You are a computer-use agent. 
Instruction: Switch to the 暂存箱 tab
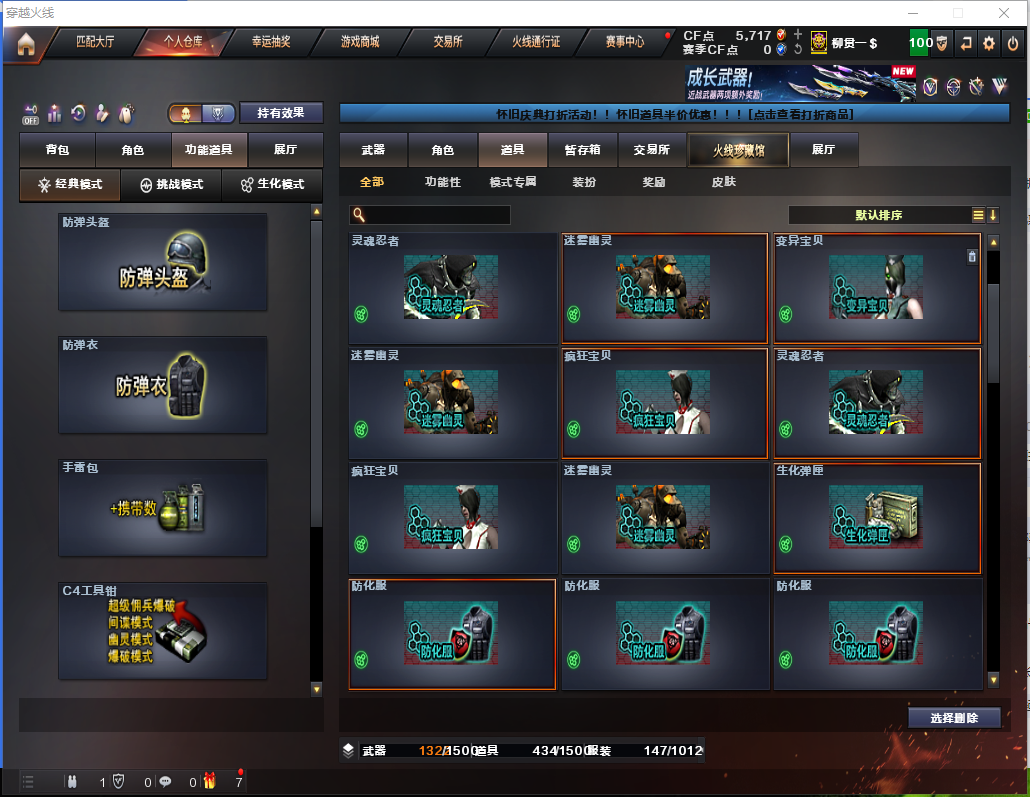pyautogui.click(x=583, y=150)
